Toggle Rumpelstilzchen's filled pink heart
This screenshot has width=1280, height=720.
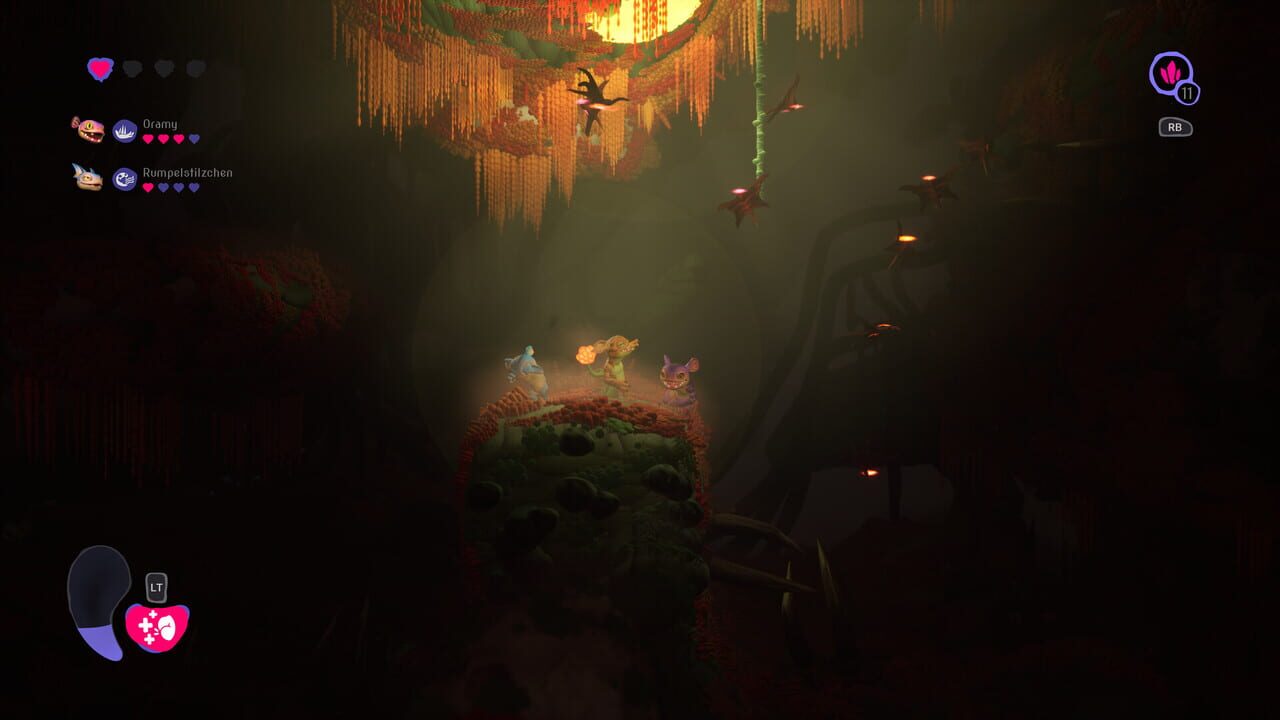point(148,185)
